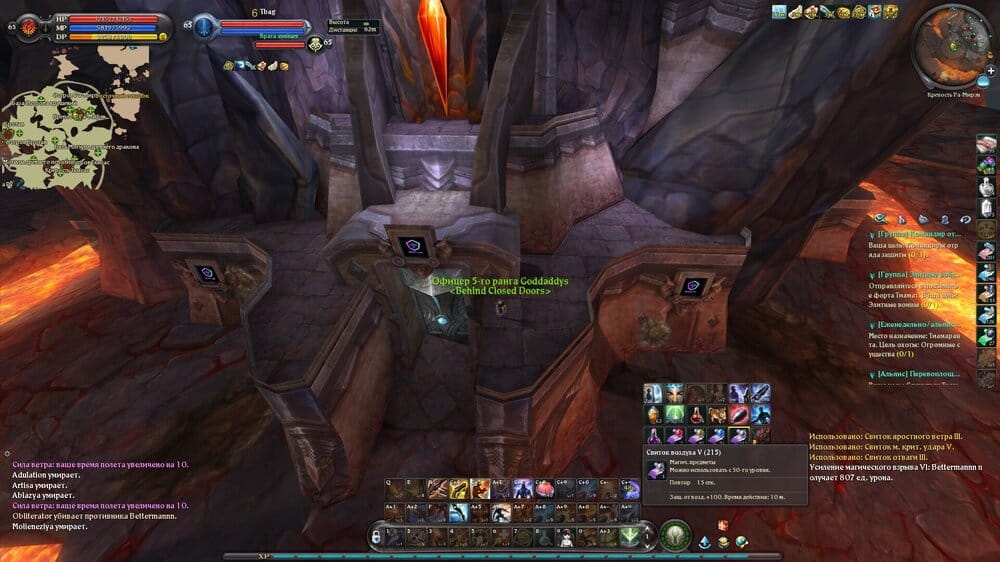Viewport: 1000px width, 562px height.
Task: Cycle the hotbar page number arrows
Action: tap(648, 537)
